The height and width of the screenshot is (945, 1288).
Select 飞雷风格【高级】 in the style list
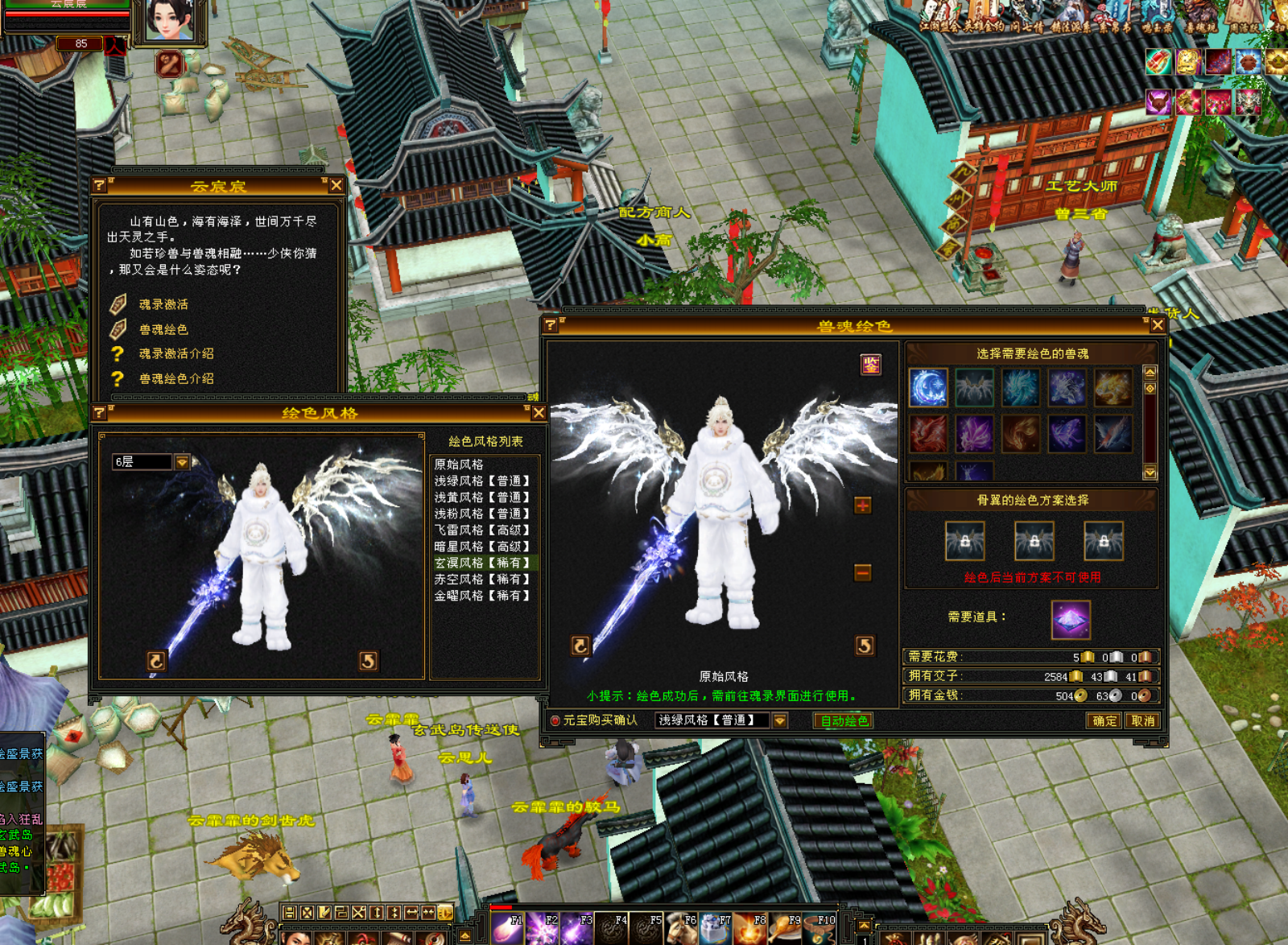(481, 530)
